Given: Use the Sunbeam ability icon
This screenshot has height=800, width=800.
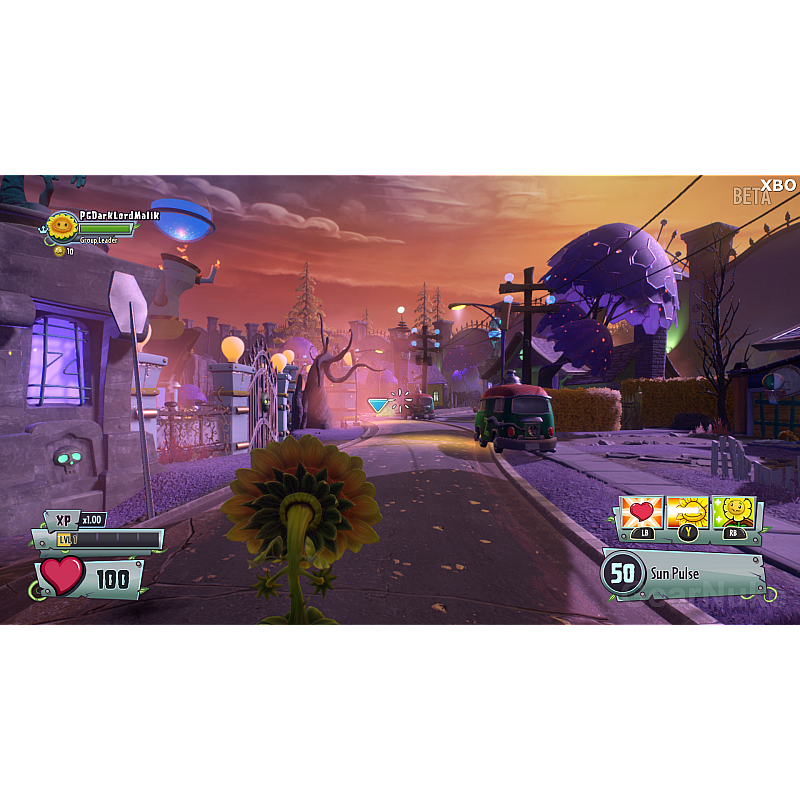Looking at the screenshot, I should point(687,512).
